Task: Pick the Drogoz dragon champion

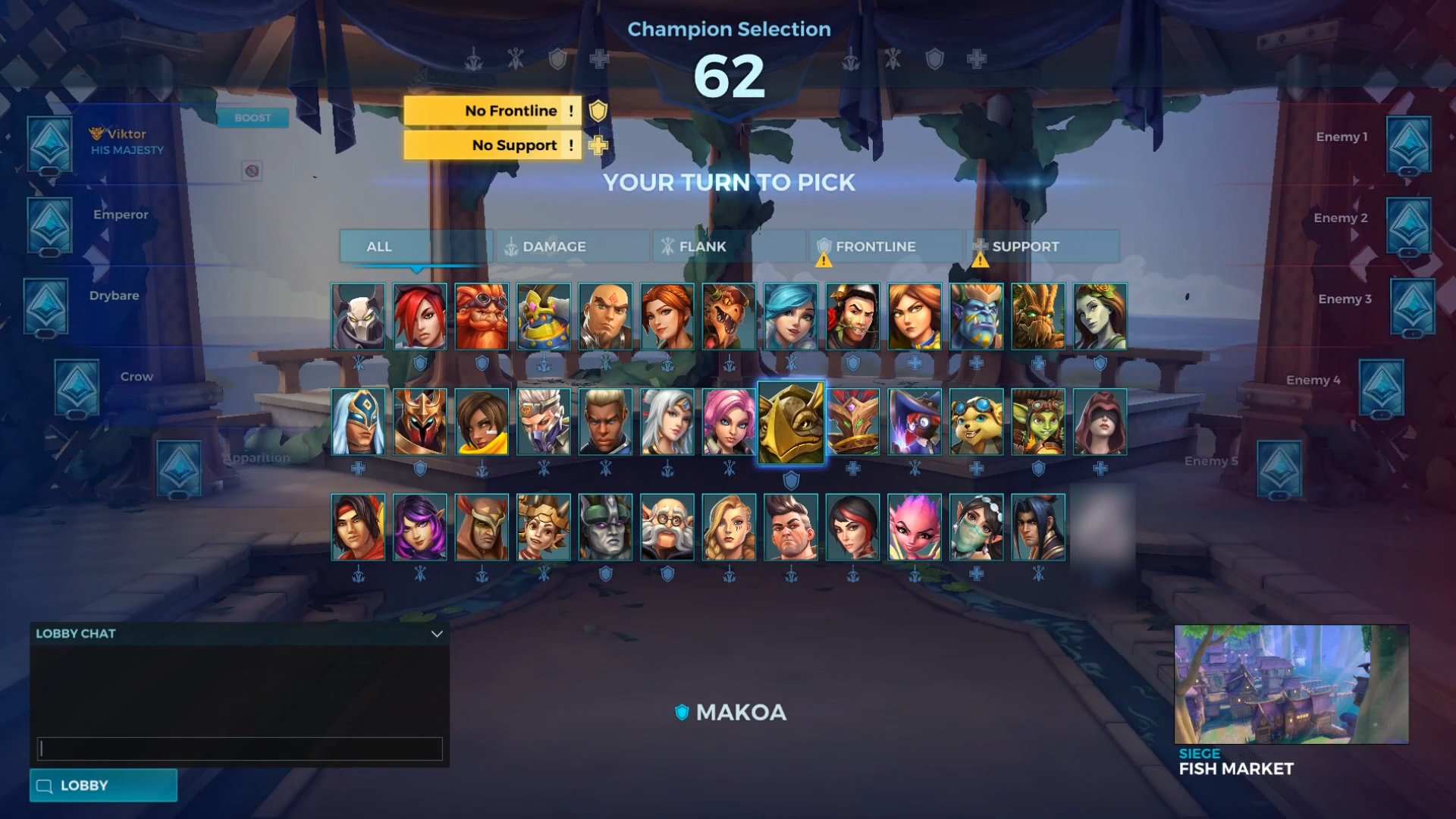Action: tap(729, 317)
